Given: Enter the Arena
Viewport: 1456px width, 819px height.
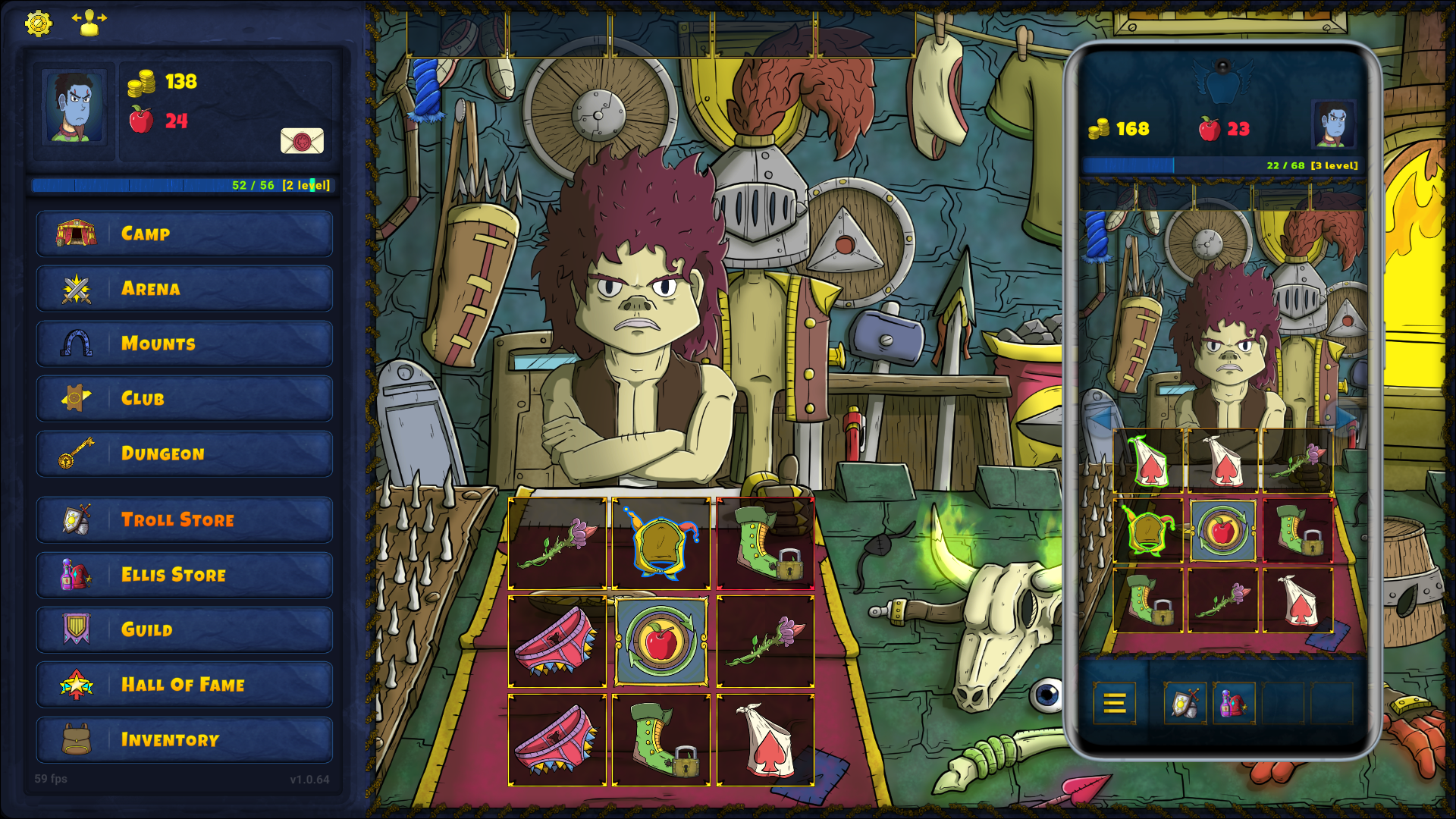Looking at the screenshot, I should tap(184, 289).
